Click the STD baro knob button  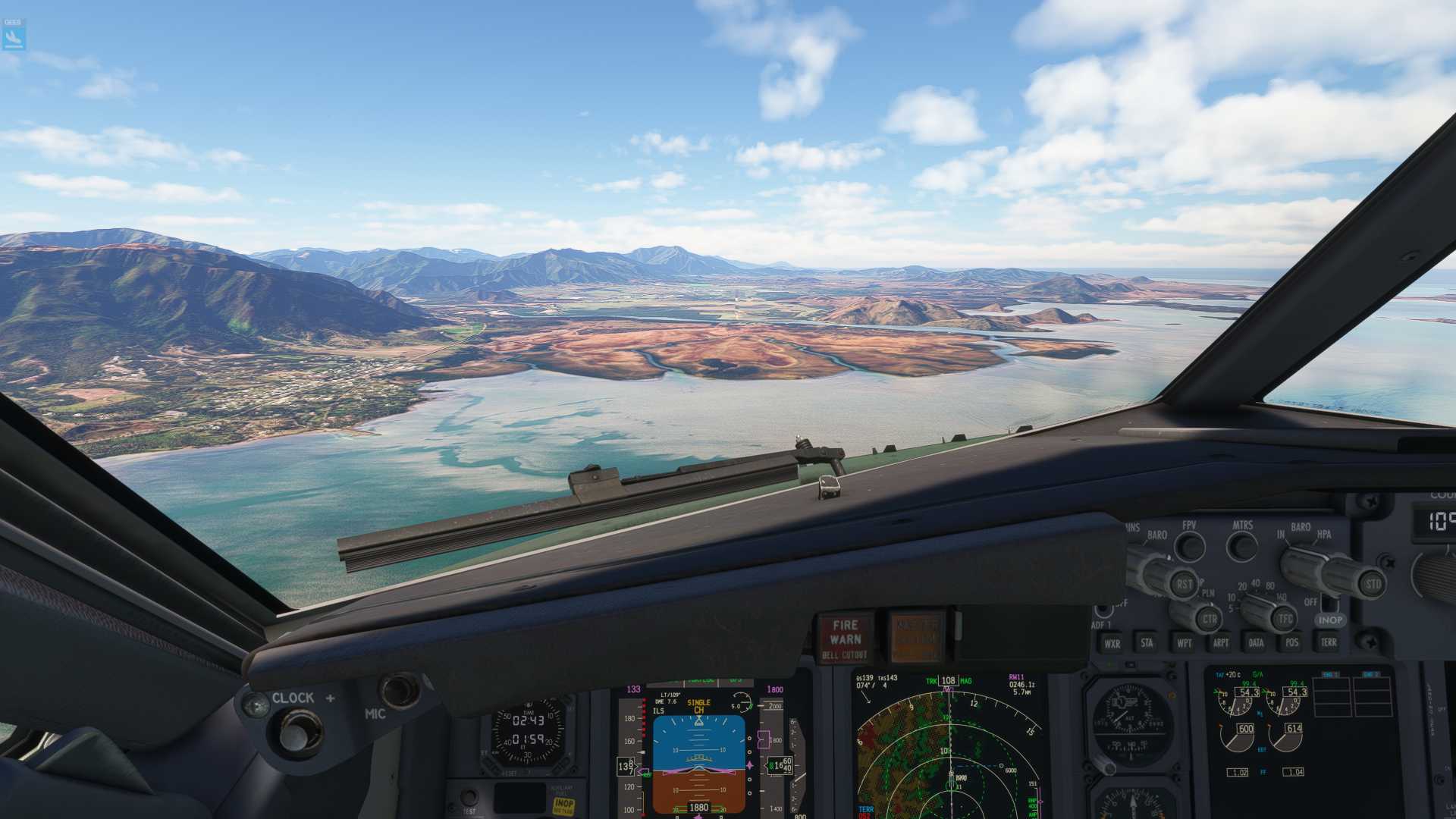click(1373, 585)
